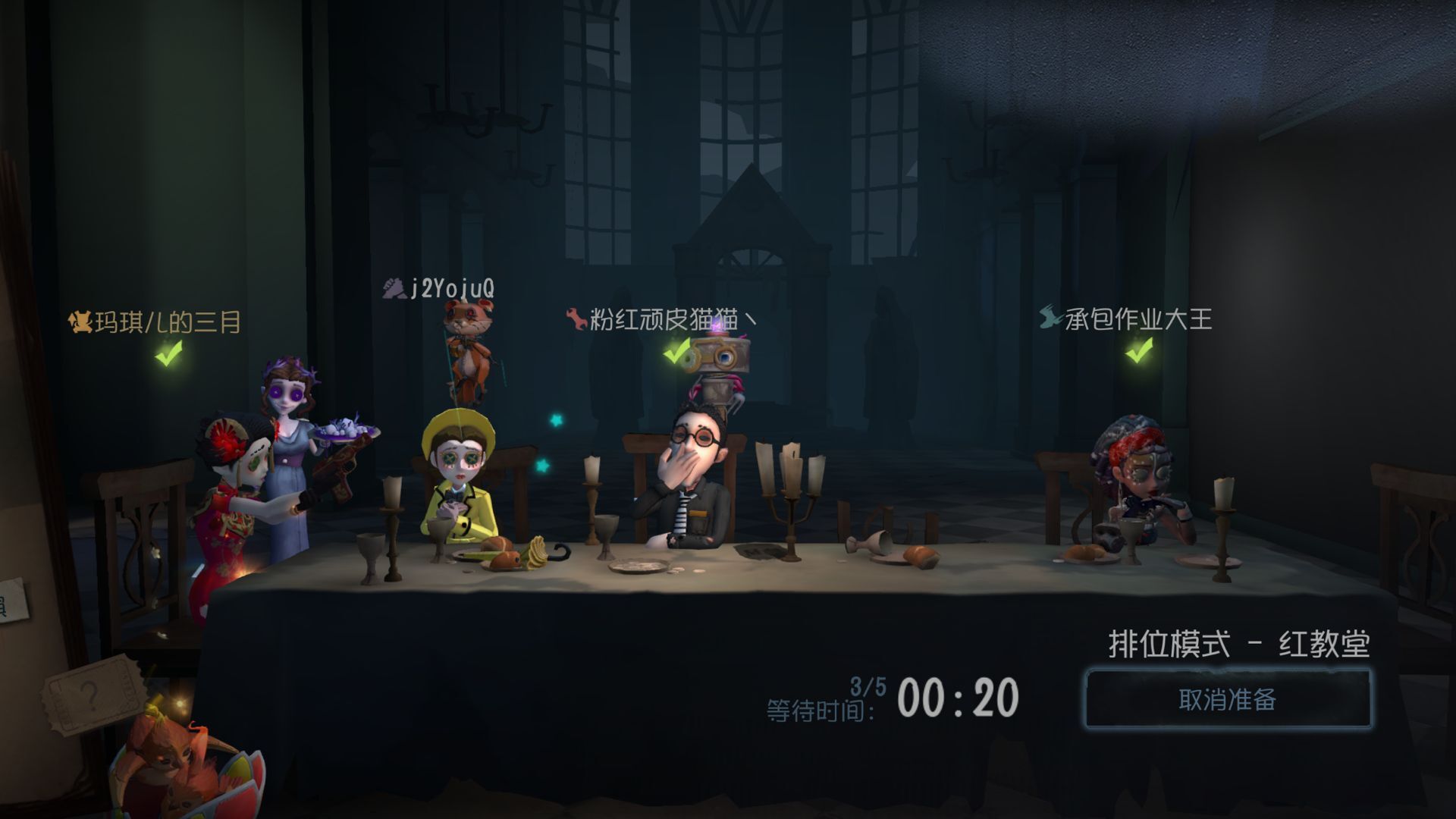
Task: Select player 玛琪儿的三月 name tag
Action: (x=156, y=323)
